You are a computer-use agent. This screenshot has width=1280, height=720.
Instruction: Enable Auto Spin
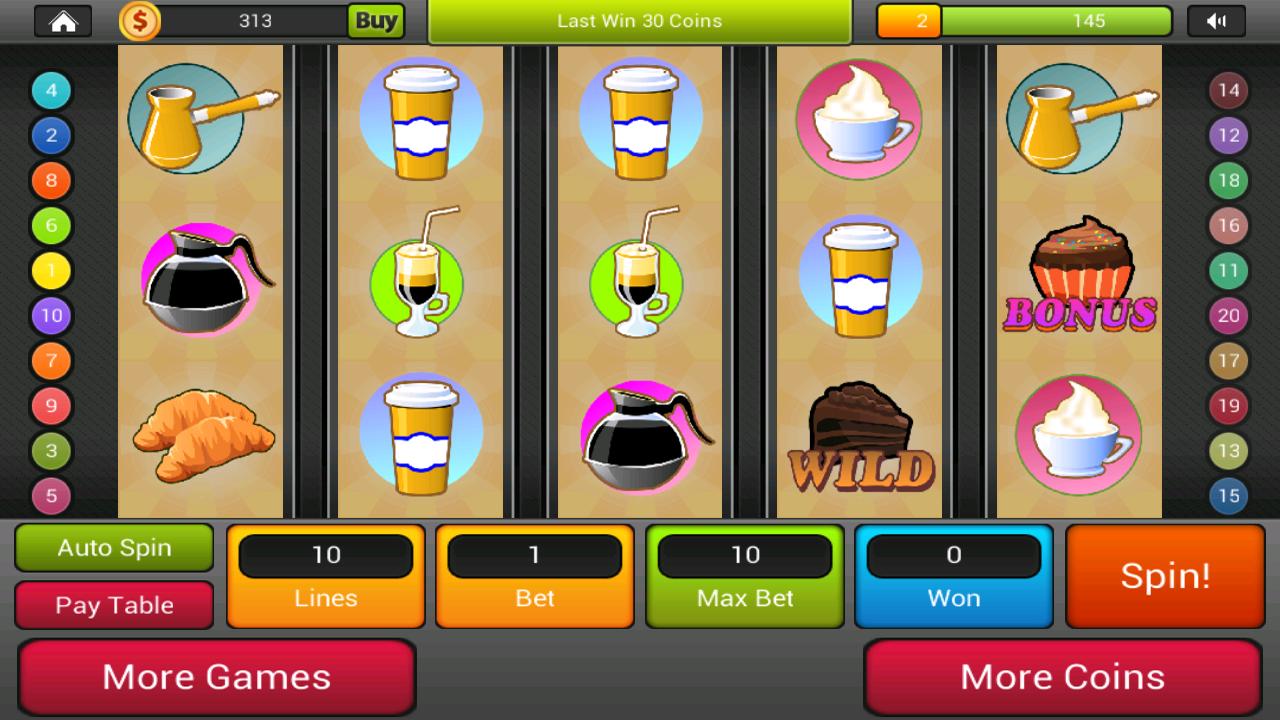113,548
